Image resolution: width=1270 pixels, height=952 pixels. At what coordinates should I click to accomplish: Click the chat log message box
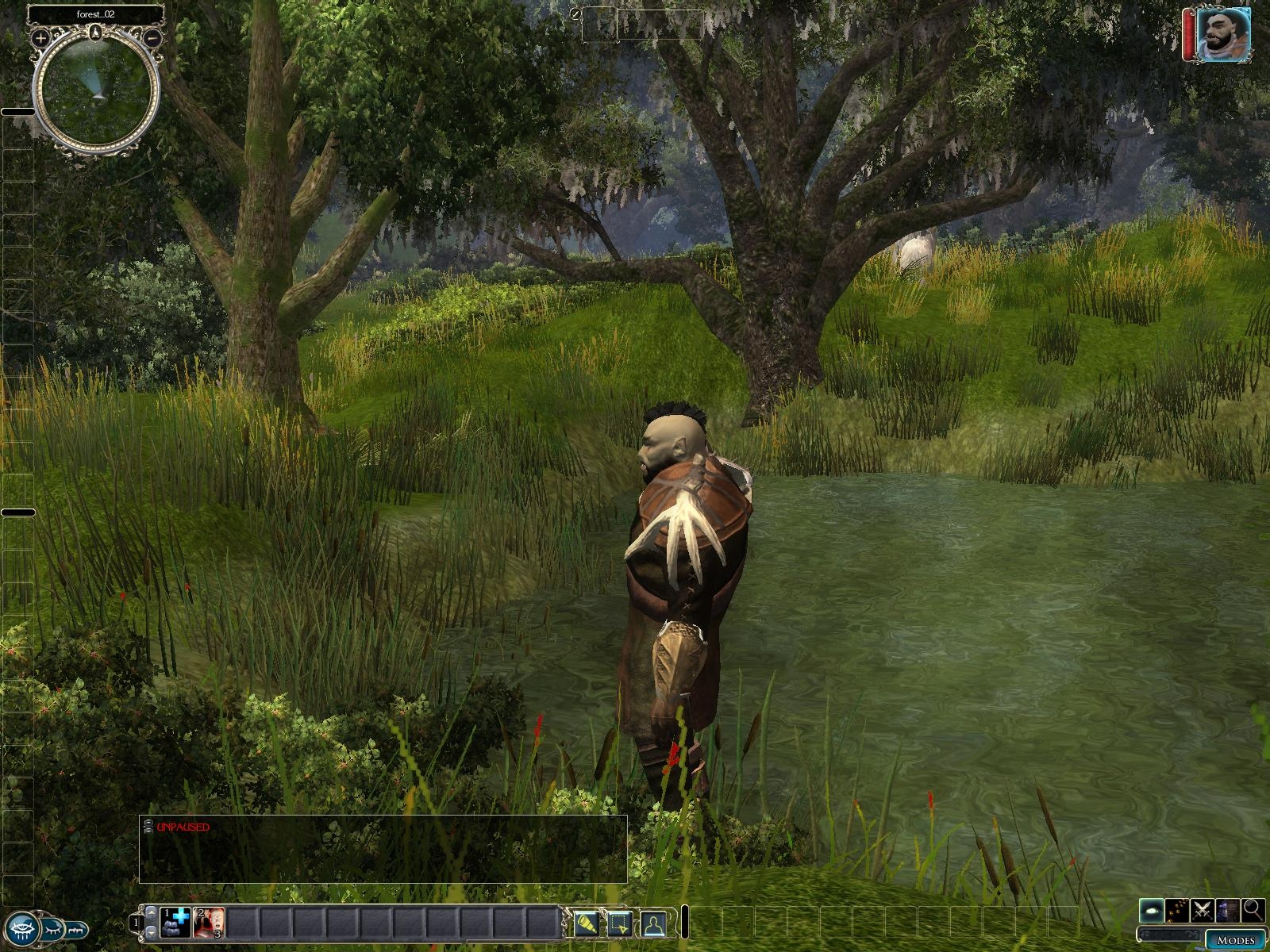pyautogui.click(x=383, y=849)
